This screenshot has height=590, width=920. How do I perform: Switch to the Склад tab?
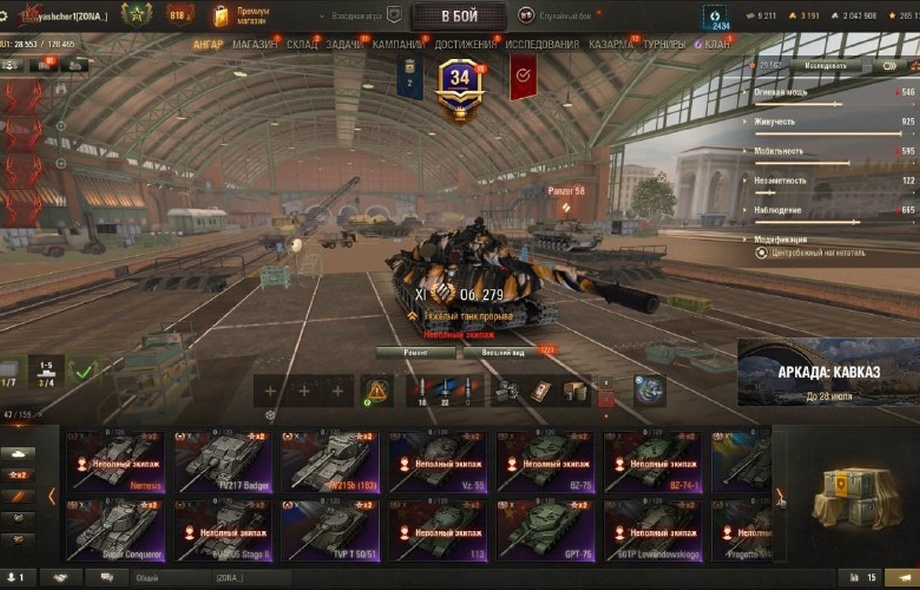(x=301, y=45)
